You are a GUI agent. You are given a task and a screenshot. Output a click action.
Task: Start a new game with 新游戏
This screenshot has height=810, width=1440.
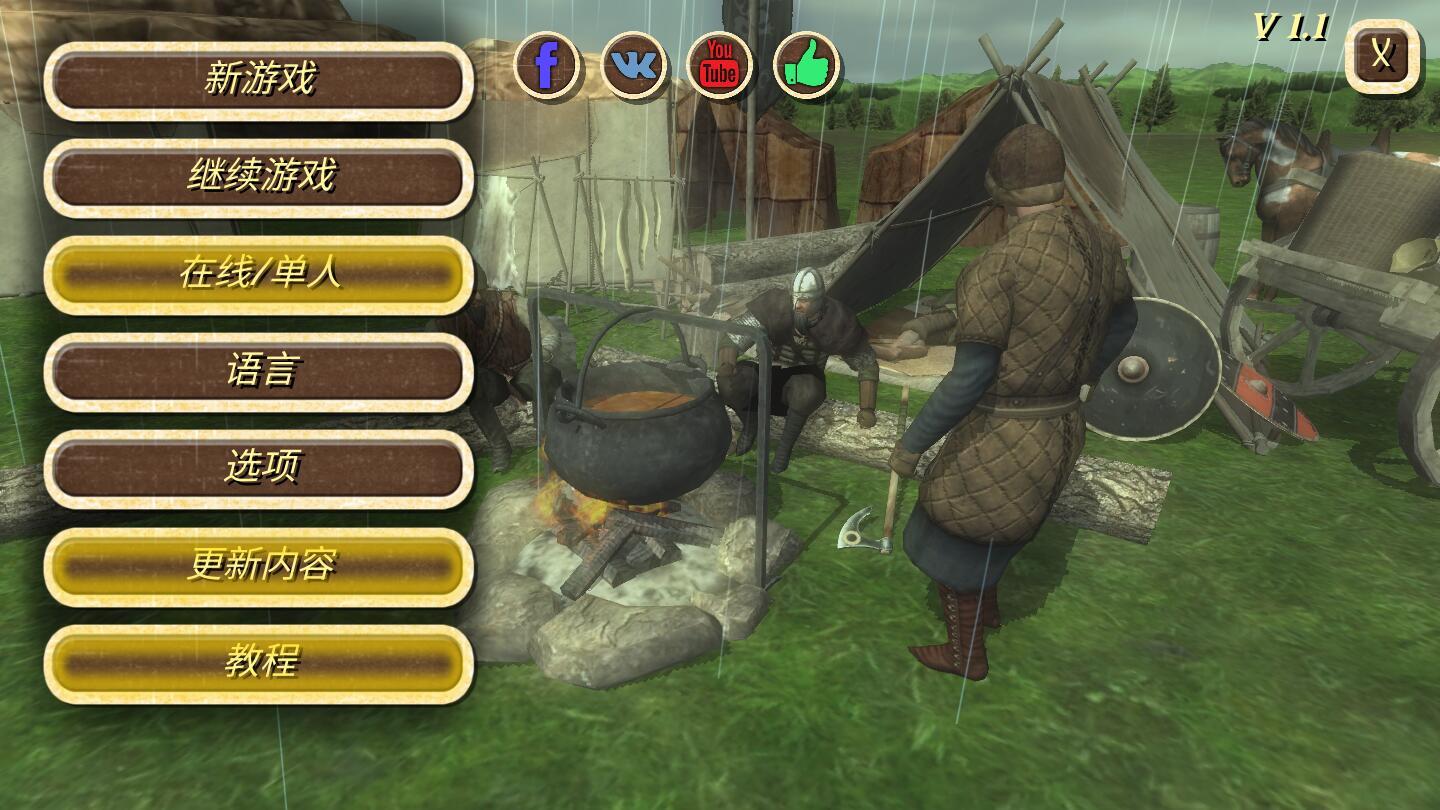pos(259,81)
